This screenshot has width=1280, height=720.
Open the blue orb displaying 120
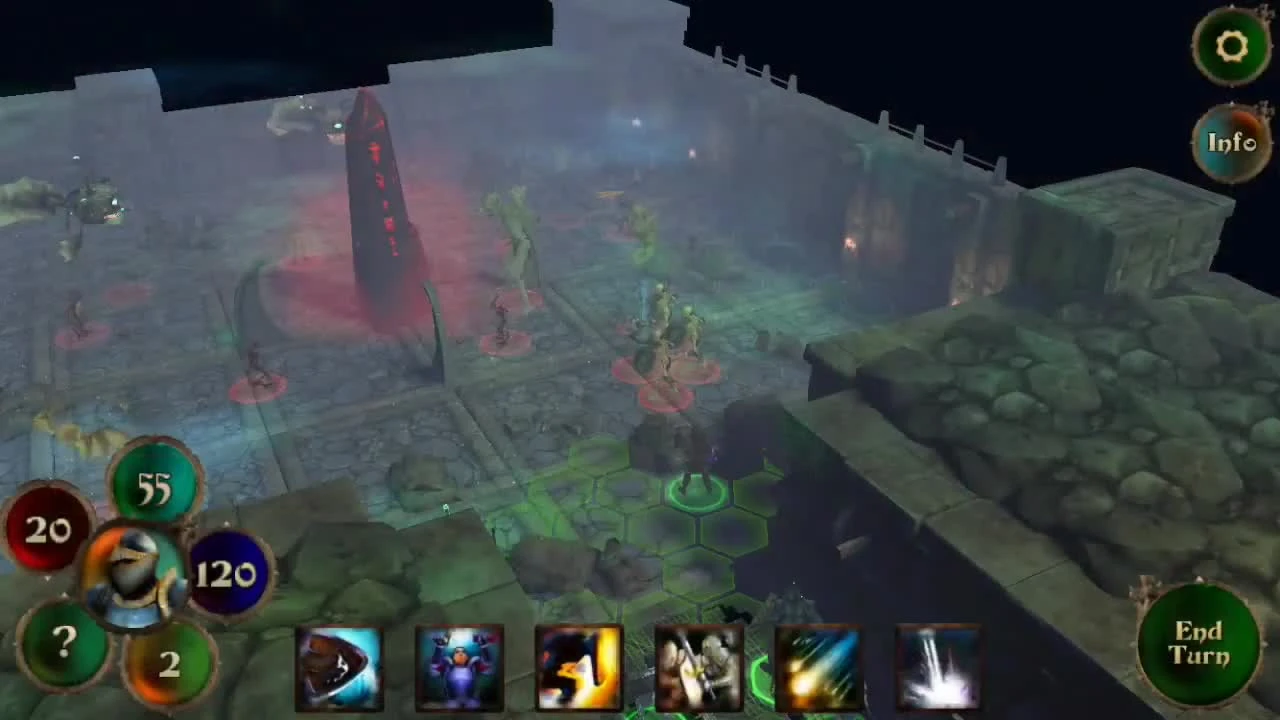point(226,572)
